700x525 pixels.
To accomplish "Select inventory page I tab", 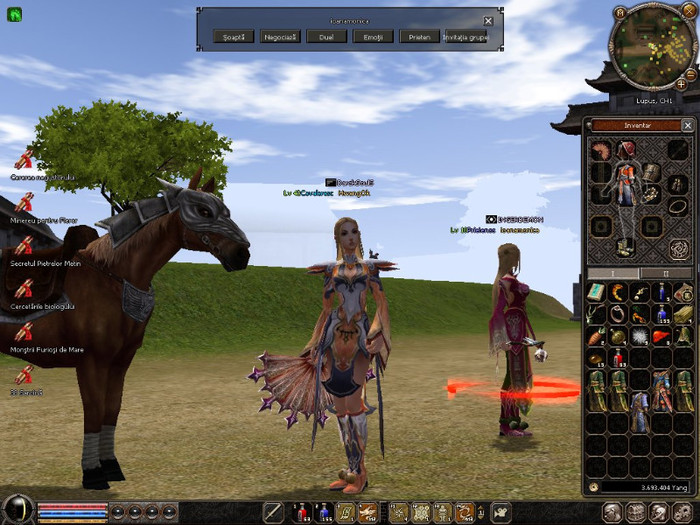I will (613, 273).
